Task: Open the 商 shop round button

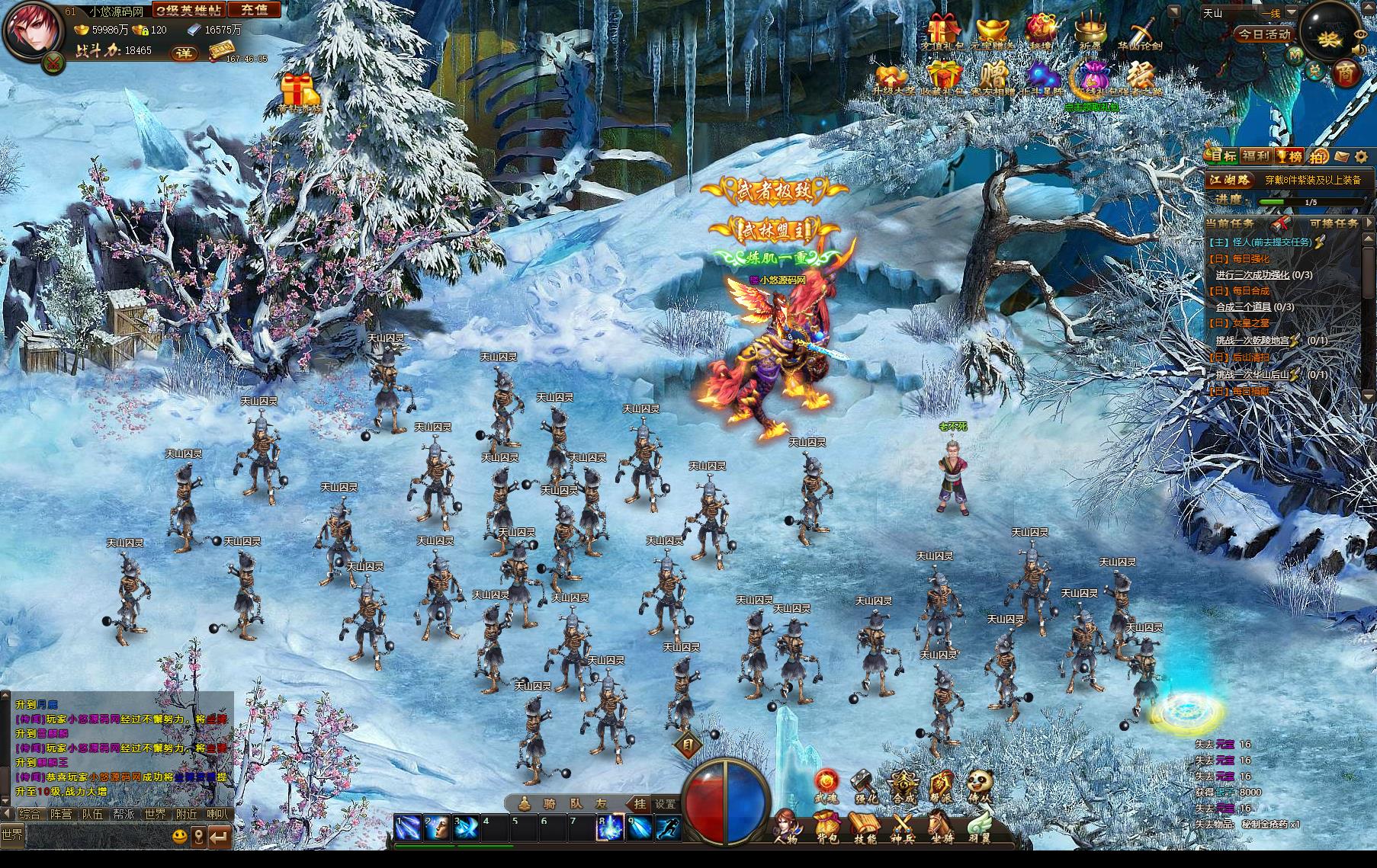Action: [1347, 73]
